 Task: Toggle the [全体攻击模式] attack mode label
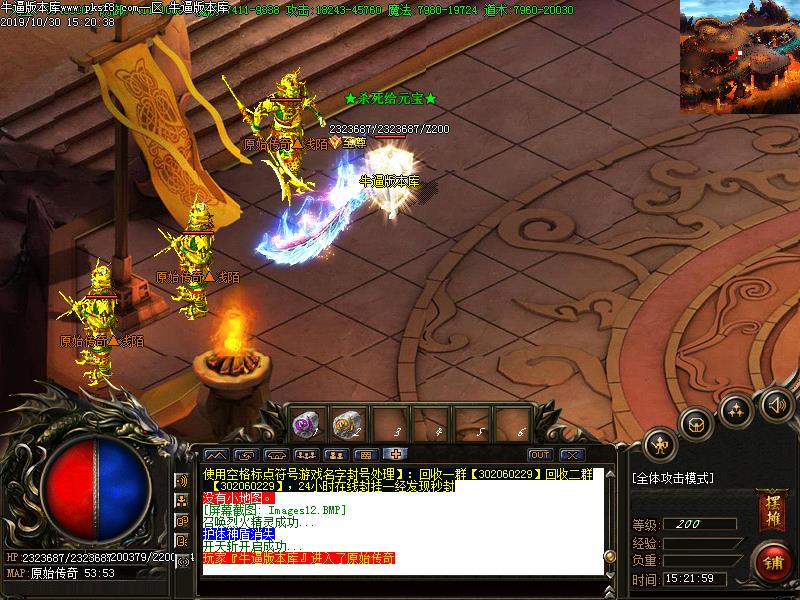(674, 478)
